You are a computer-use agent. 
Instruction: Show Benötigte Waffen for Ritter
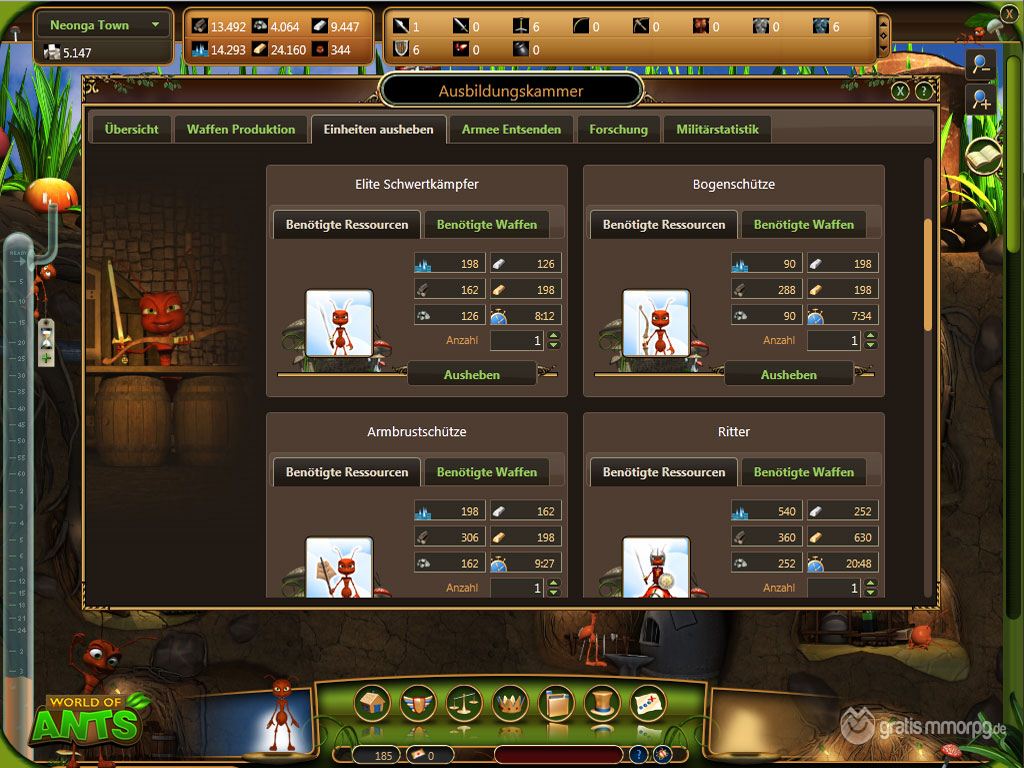804,472
